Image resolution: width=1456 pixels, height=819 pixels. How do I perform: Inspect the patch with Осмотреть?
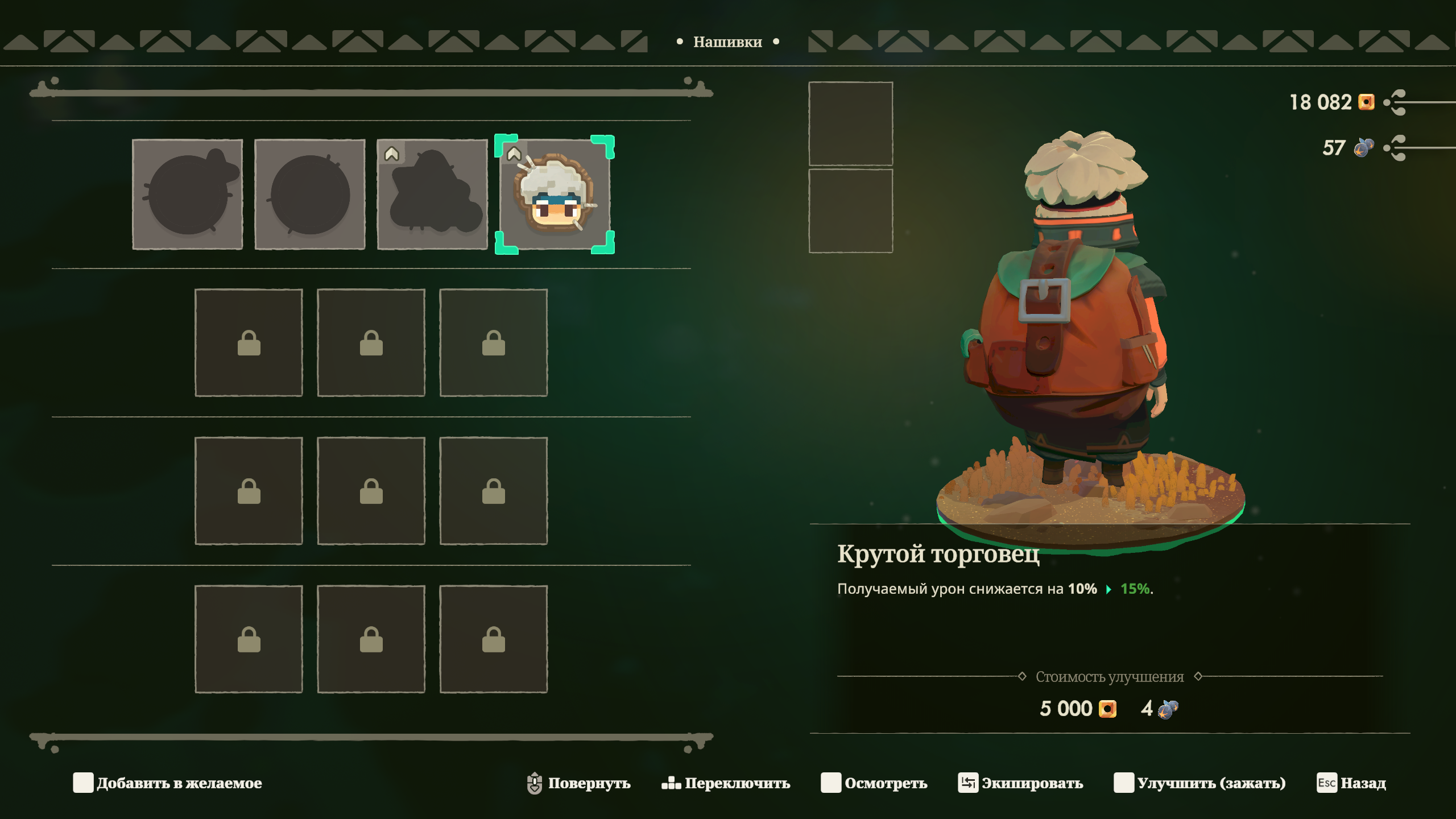(874, 783)
